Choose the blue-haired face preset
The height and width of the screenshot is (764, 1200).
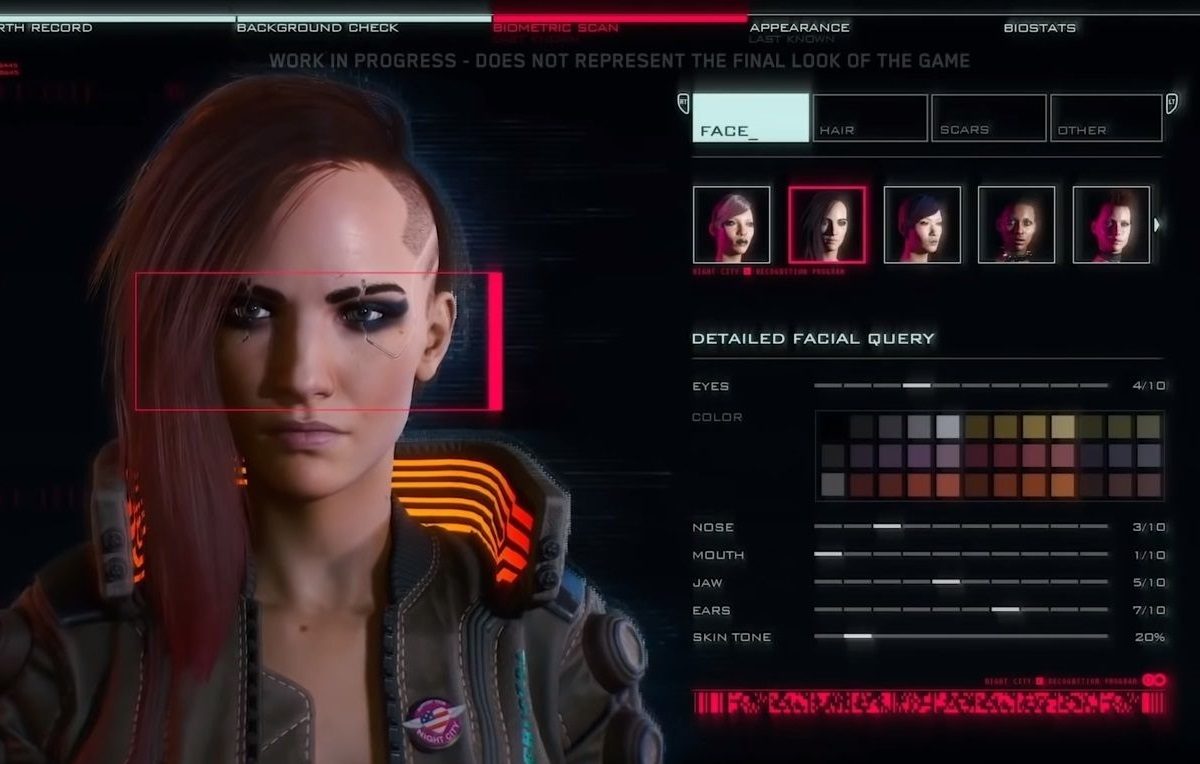pos(922,224)
